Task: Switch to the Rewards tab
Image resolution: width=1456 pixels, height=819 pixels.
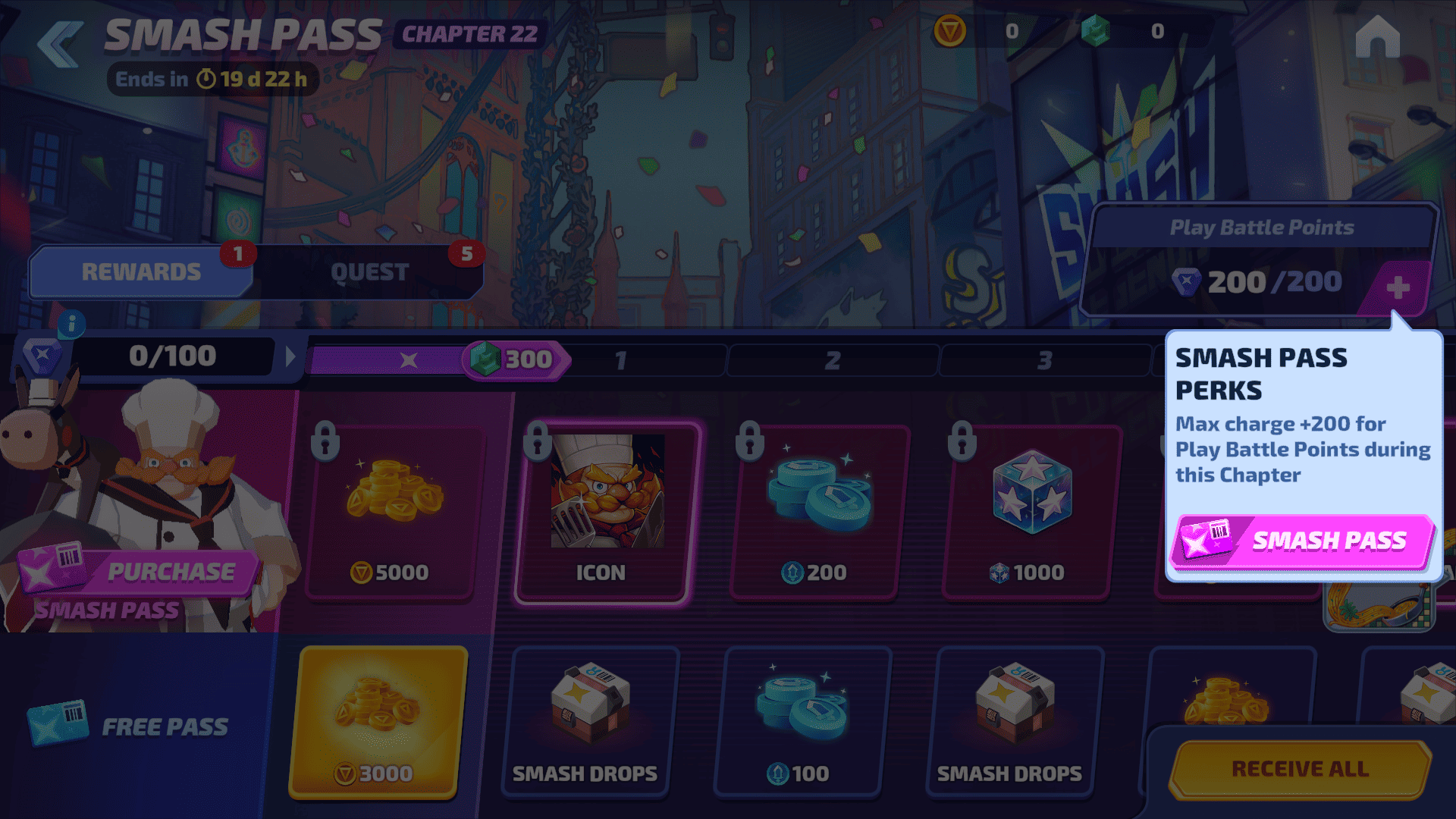Action: pyautogui.click(x=141, y=271)
